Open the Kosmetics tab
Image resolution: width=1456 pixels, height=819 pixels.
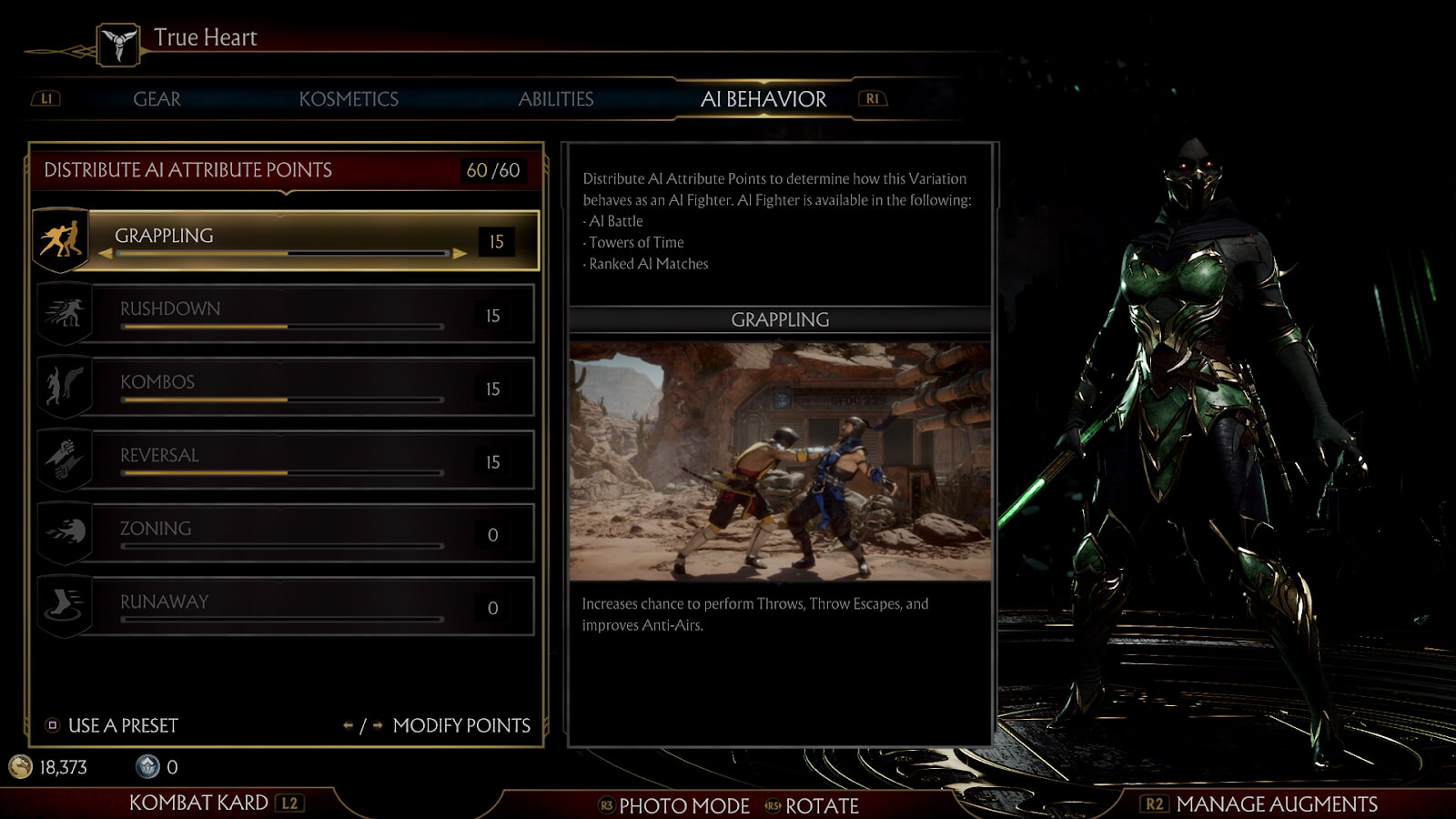pyautogui.click(x=349, y=99)
